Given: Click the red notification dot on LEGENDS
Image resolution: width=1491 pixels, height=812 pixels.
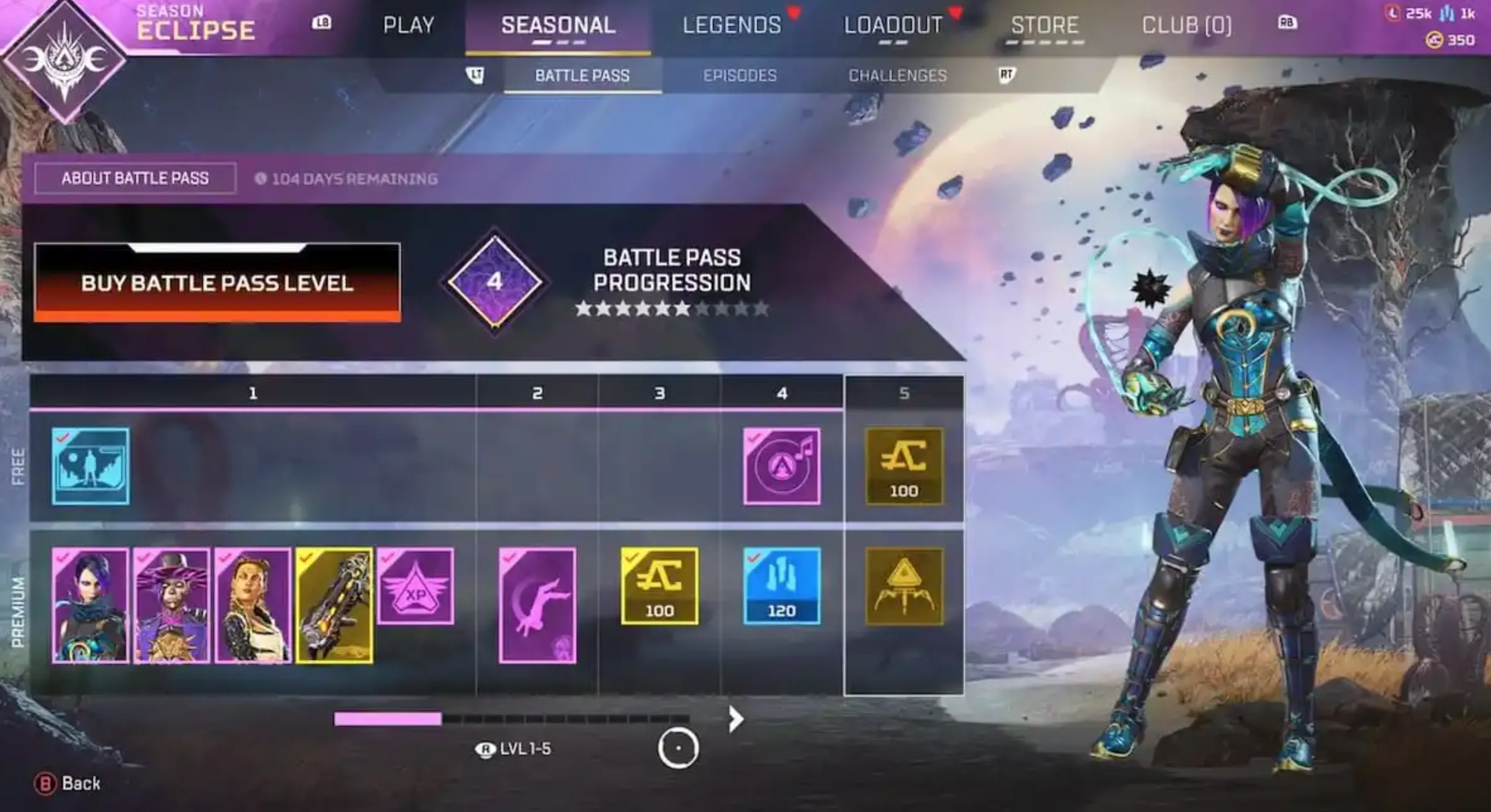Looking at the screenshot, I should click(793, 11).
